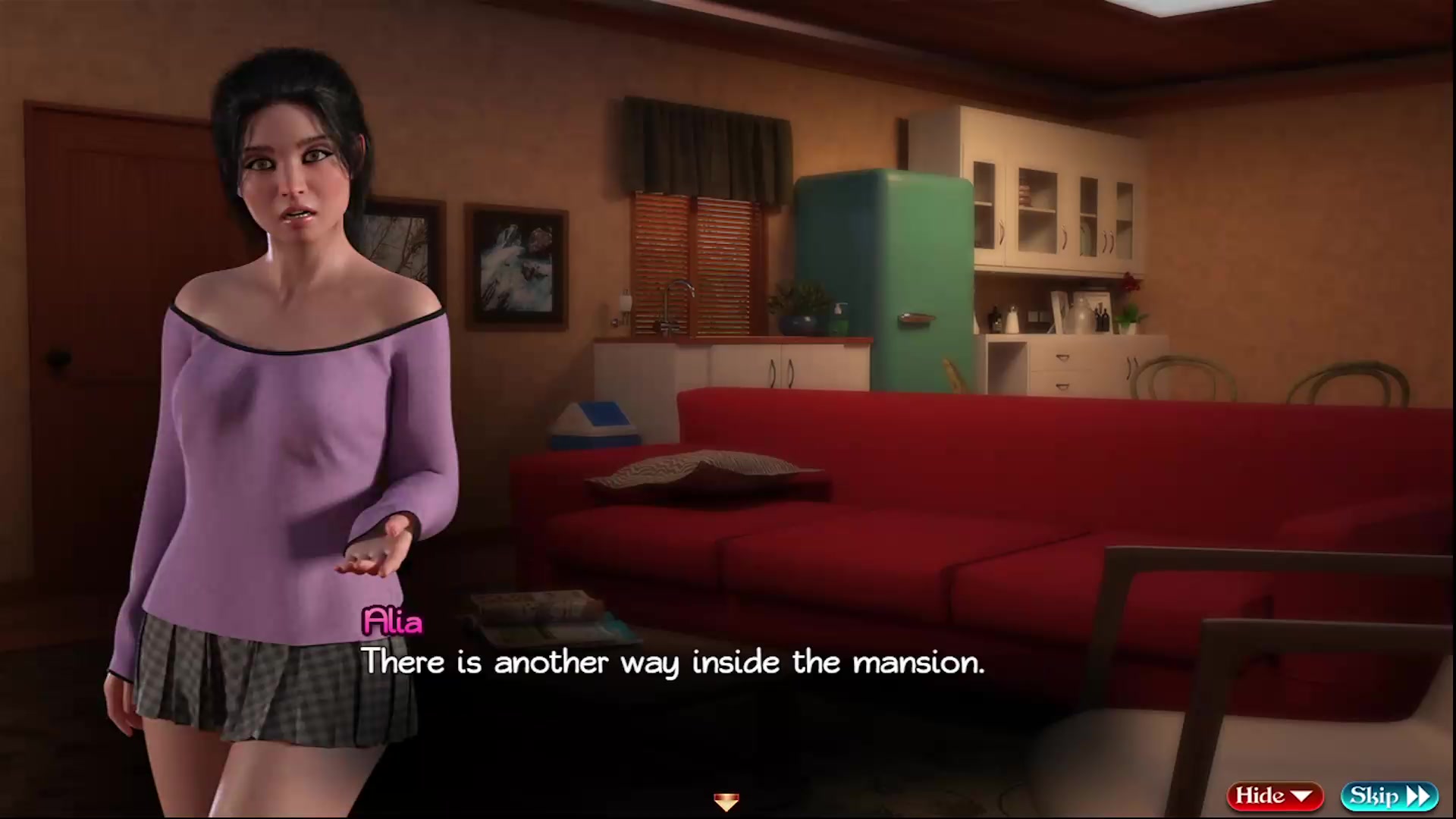
Task: Hide the dialogue text box
Action: pos(1274,795)
